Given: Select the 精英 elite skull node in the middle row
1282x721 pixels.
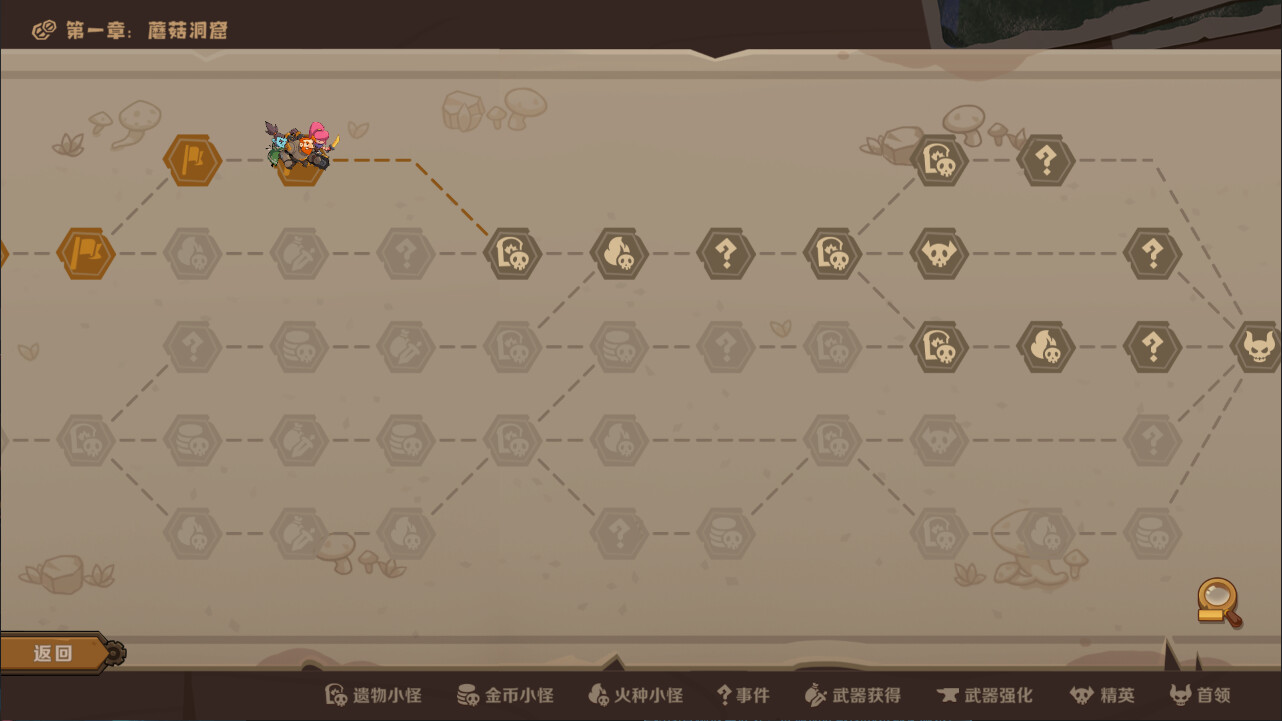Looking at the screenshot, I should point(939,253).
